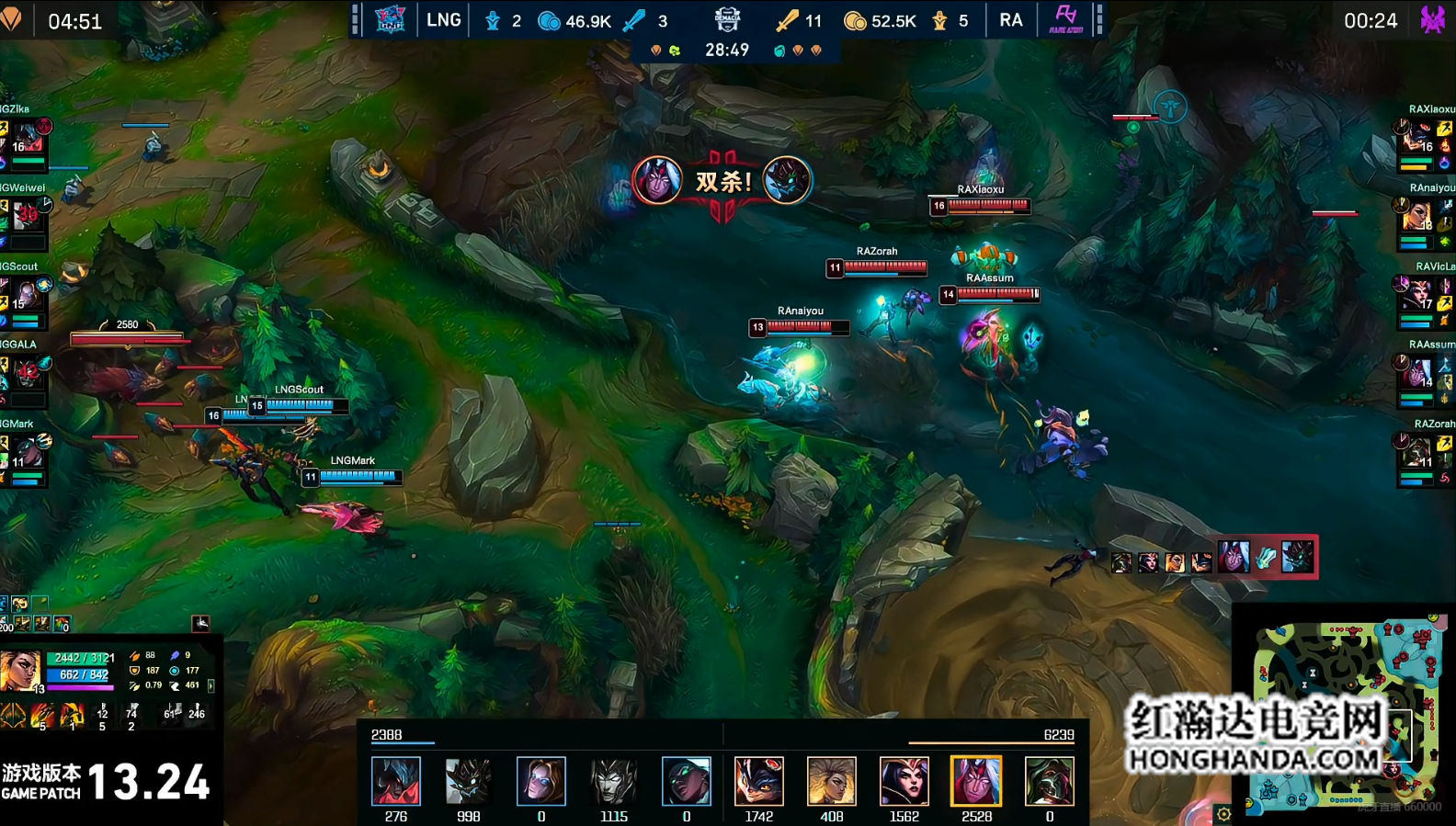Click the fiery claw ability icon showing 5
Image resolution: width=1456 pixels, height=826 pixels.
coord(42,715)
